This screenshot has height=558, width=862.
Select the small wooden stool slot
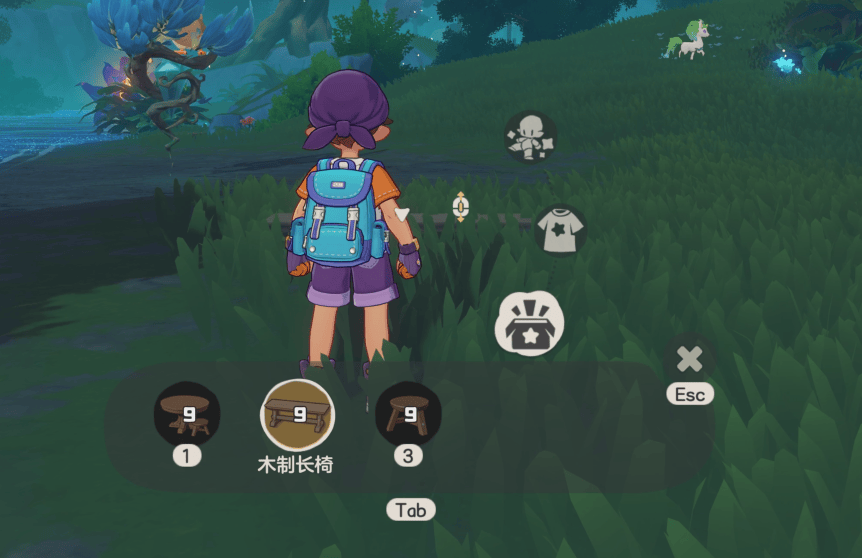click(x=408, y=414)
